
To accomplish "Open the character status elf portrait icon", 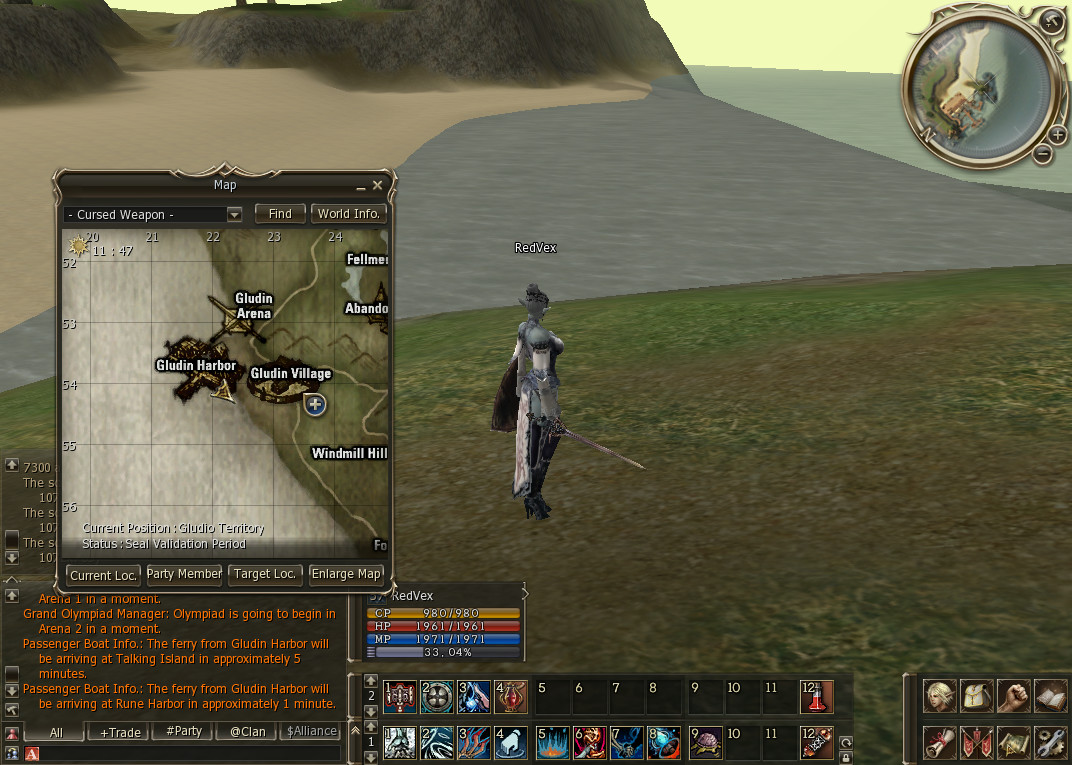I will (939, 696).
